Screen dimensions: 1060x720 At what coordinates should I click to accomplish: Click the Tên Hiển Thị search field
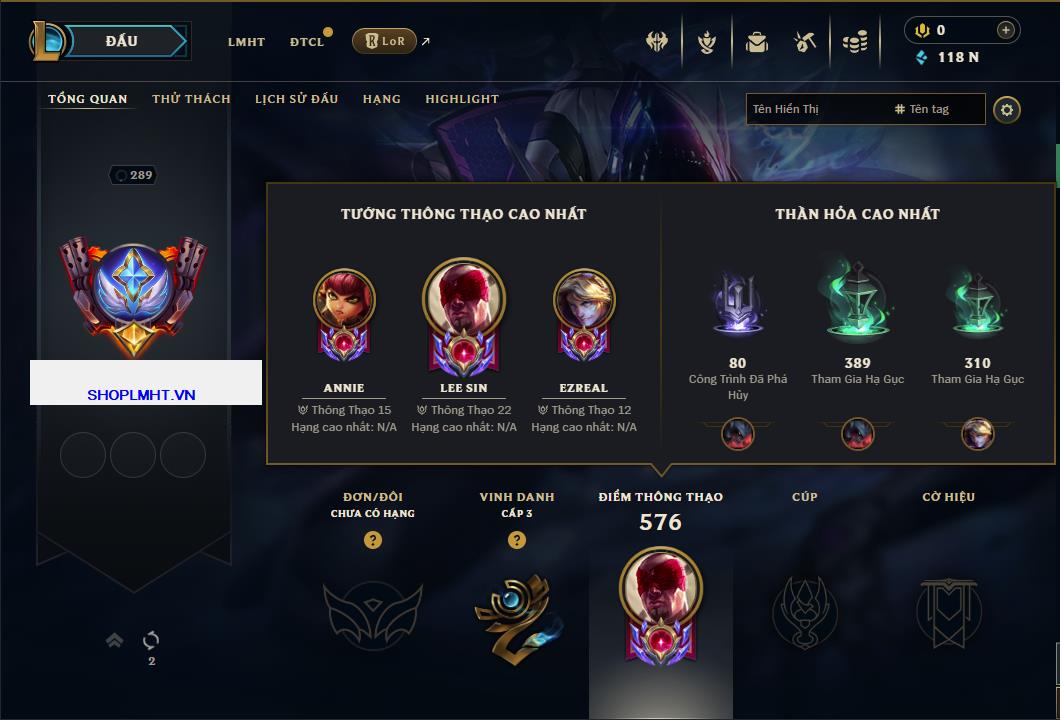[x=815, y=109]
